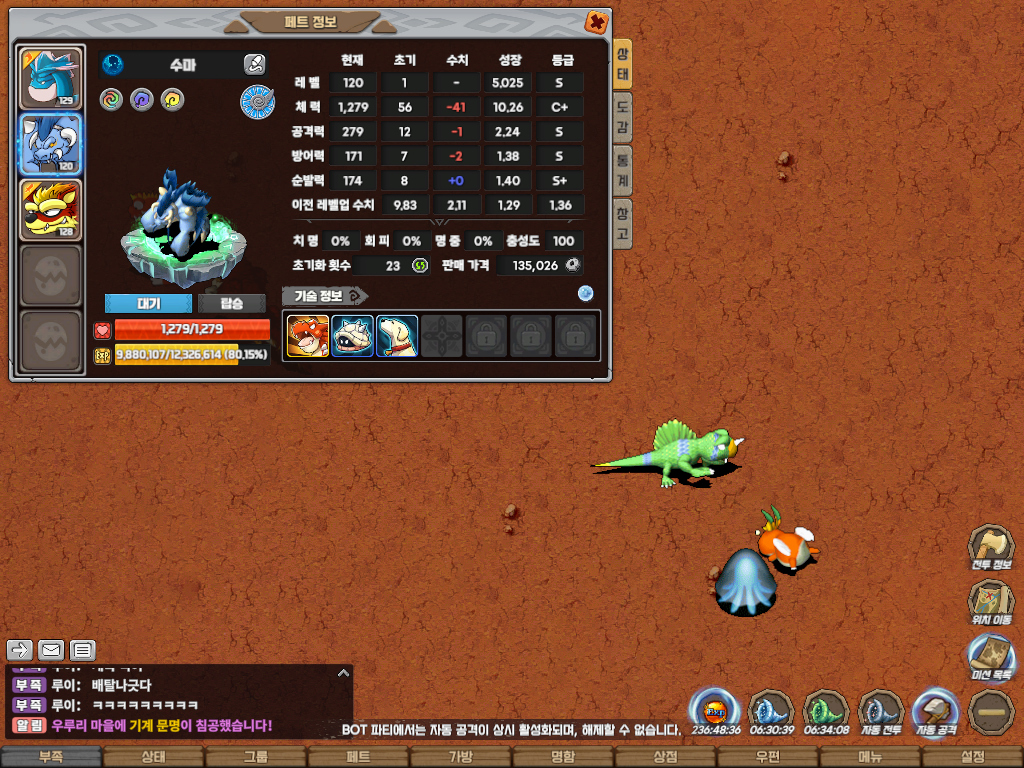Expand the chat log with arrow
Screen dimensions: 1024x768
[x=342, y=673]
